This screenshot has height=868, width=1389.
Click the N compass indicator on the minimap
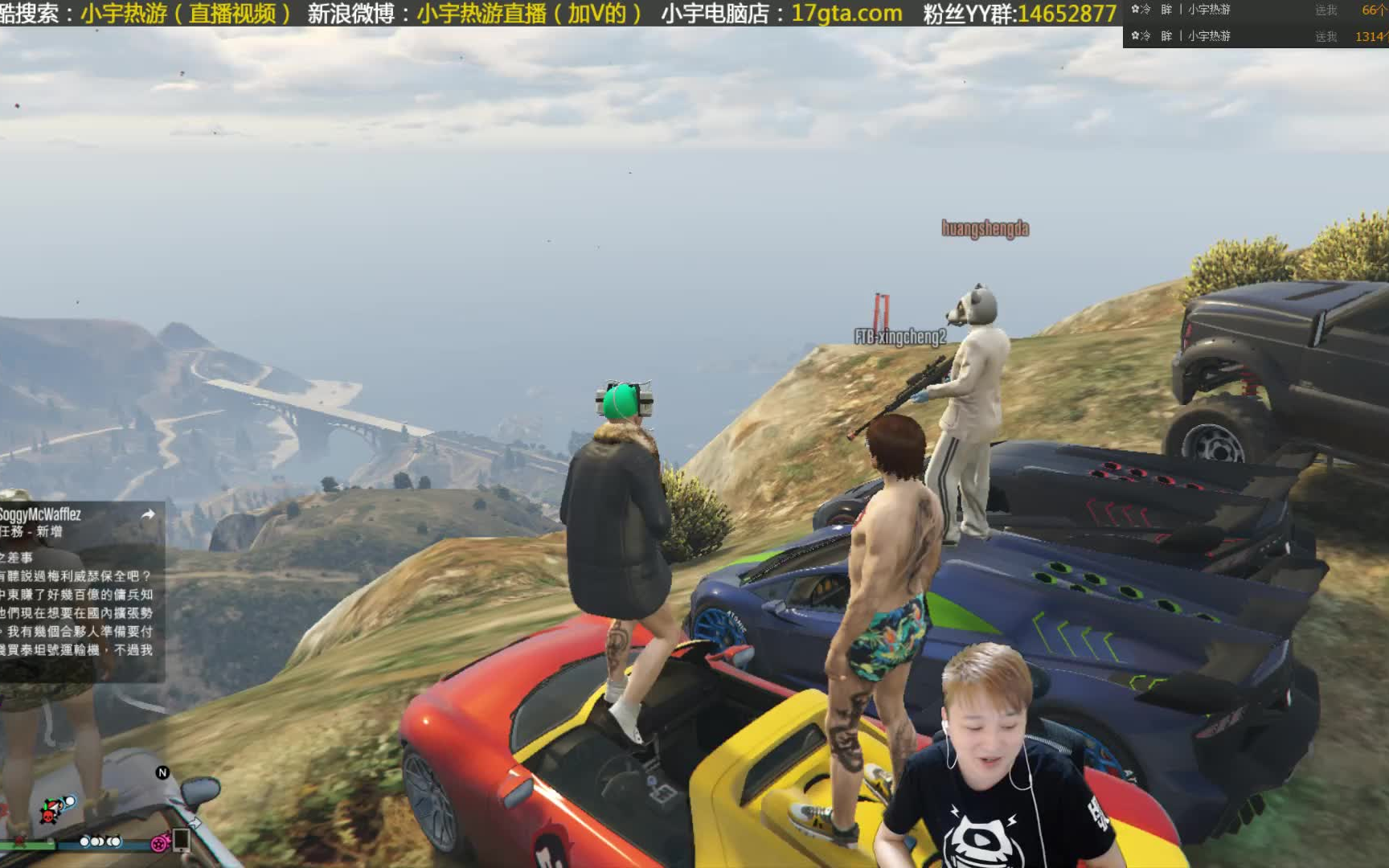coord(162,772)
